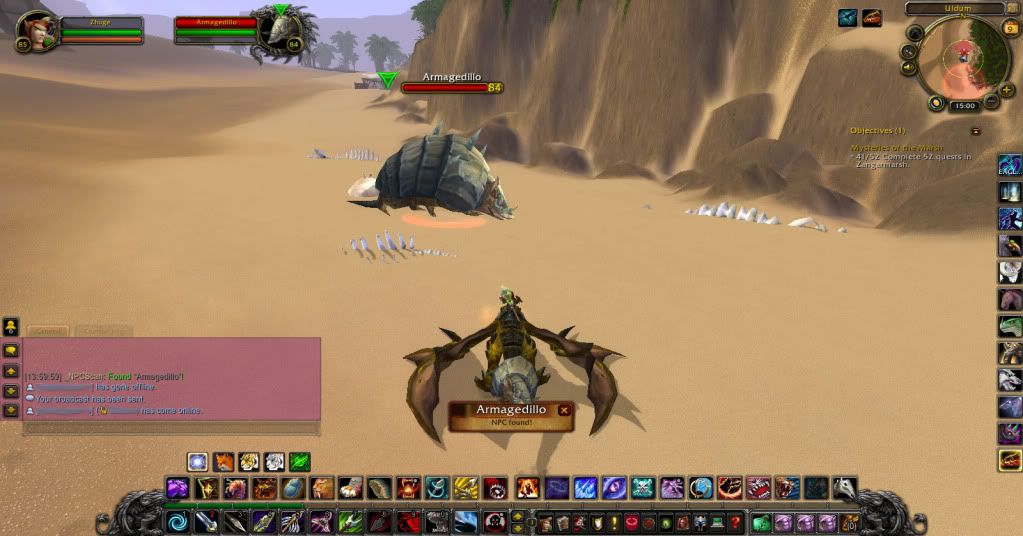Zoom in on the minimap

click(1006, 89)
